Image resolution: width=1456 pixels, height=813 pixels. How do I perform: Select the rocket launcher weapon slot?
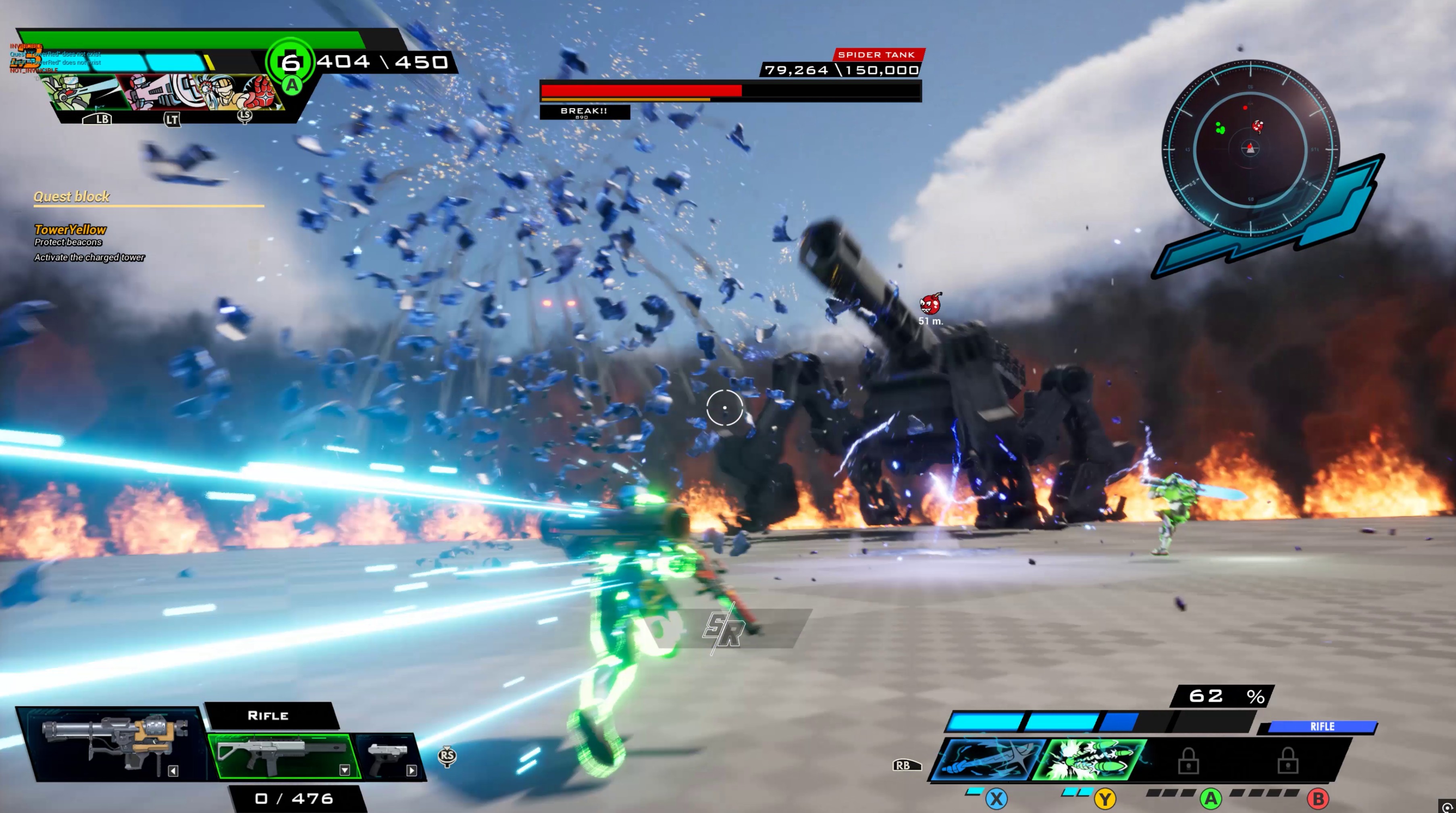pos(116,742)
